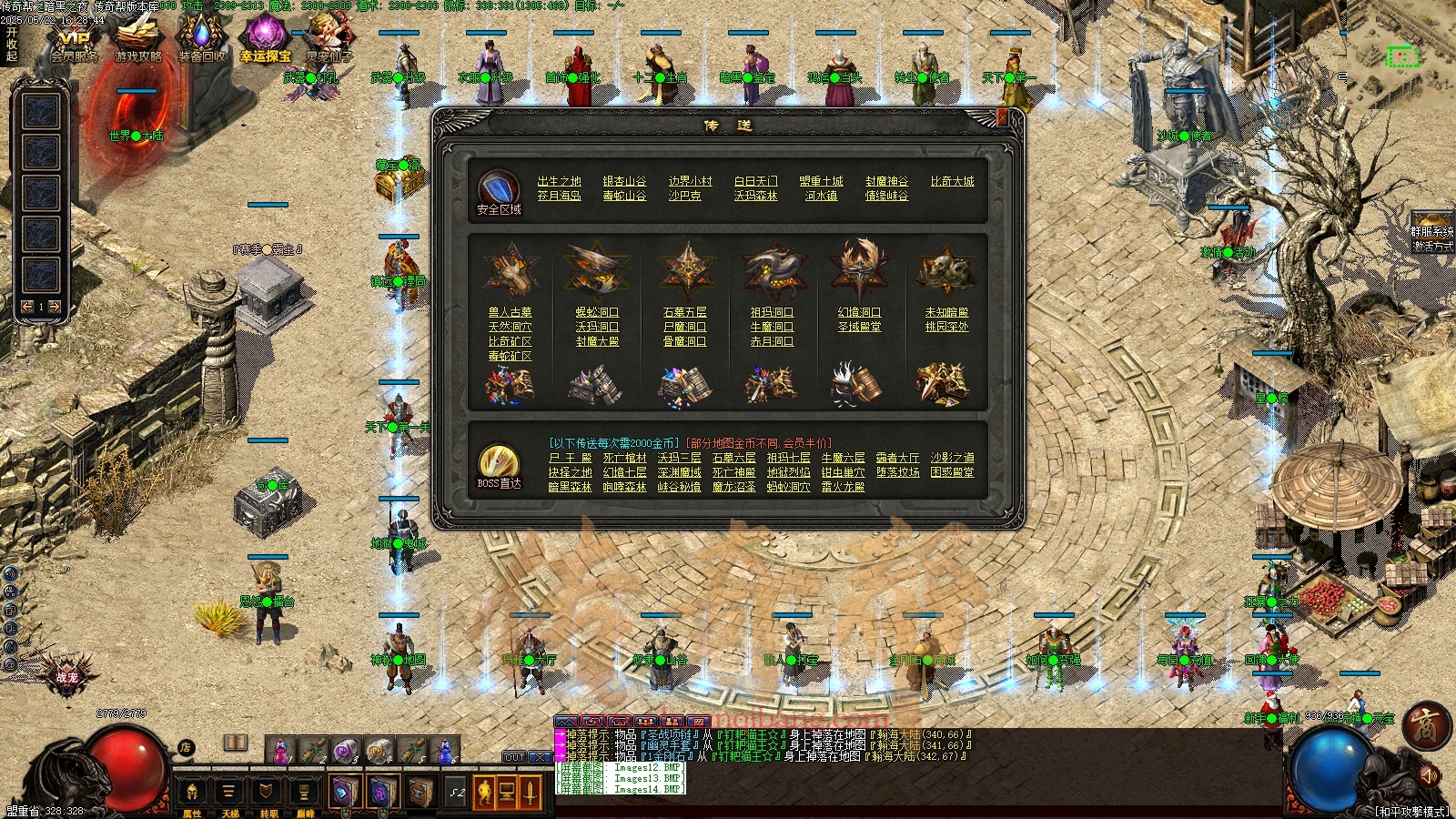Viewport: 1456px width, 819px height.
Task: Open 装备回收 equipment recycling
Action: [201, 44]
